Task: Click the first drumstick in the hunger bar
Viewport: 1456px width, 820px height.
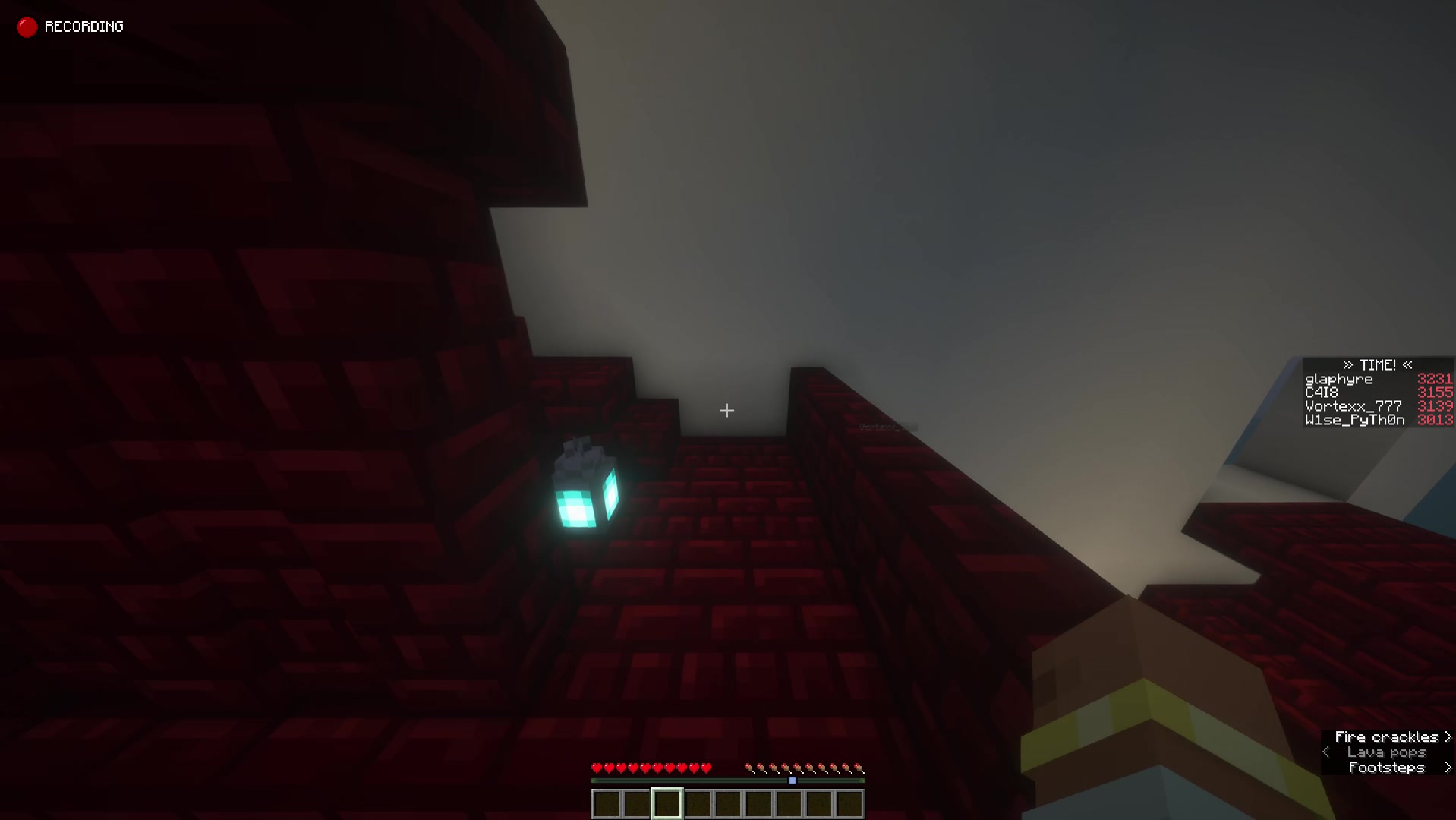Action: pyautogui.click(x=752, y=768)
